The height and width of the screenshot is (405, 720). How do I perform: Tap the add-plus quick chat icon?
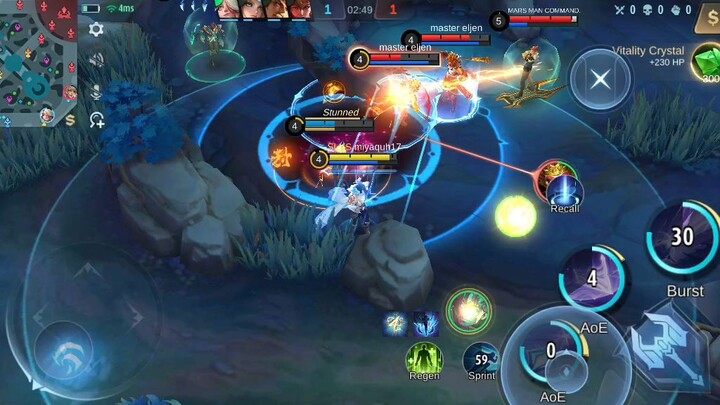[x=97, y=121]
